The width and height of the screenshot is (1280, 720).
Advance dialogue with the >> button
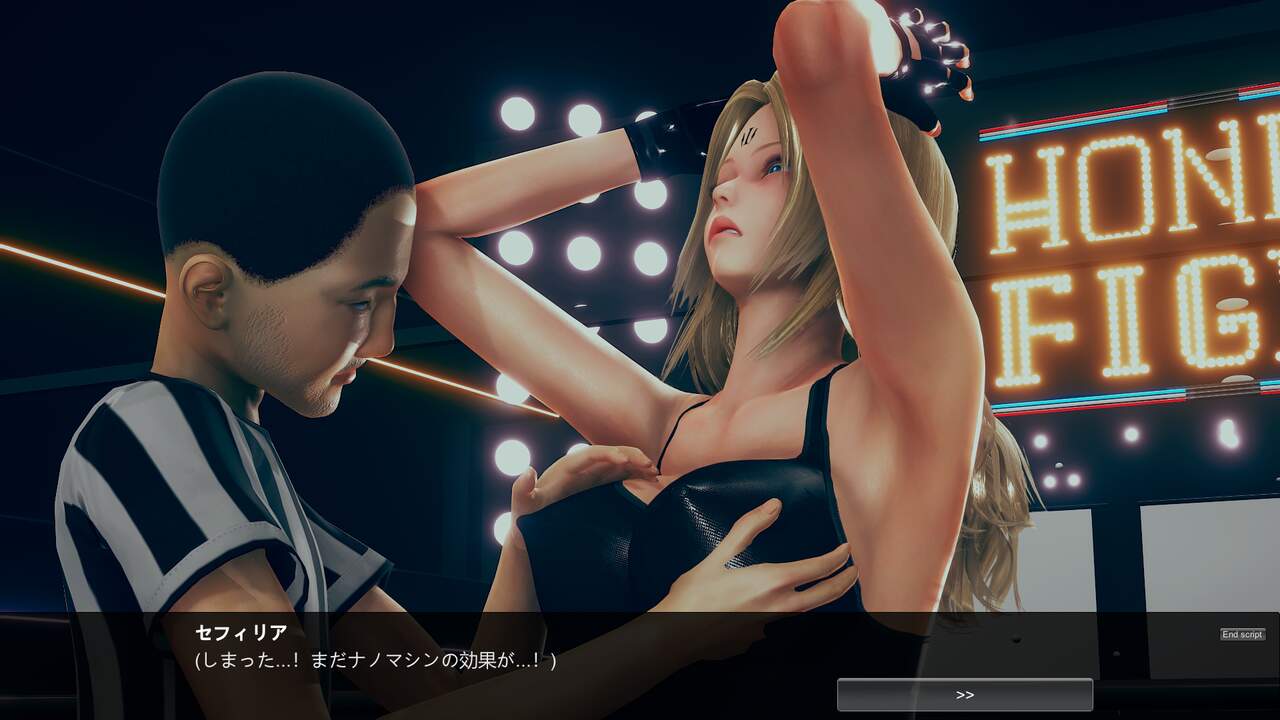tap(964, 695)
